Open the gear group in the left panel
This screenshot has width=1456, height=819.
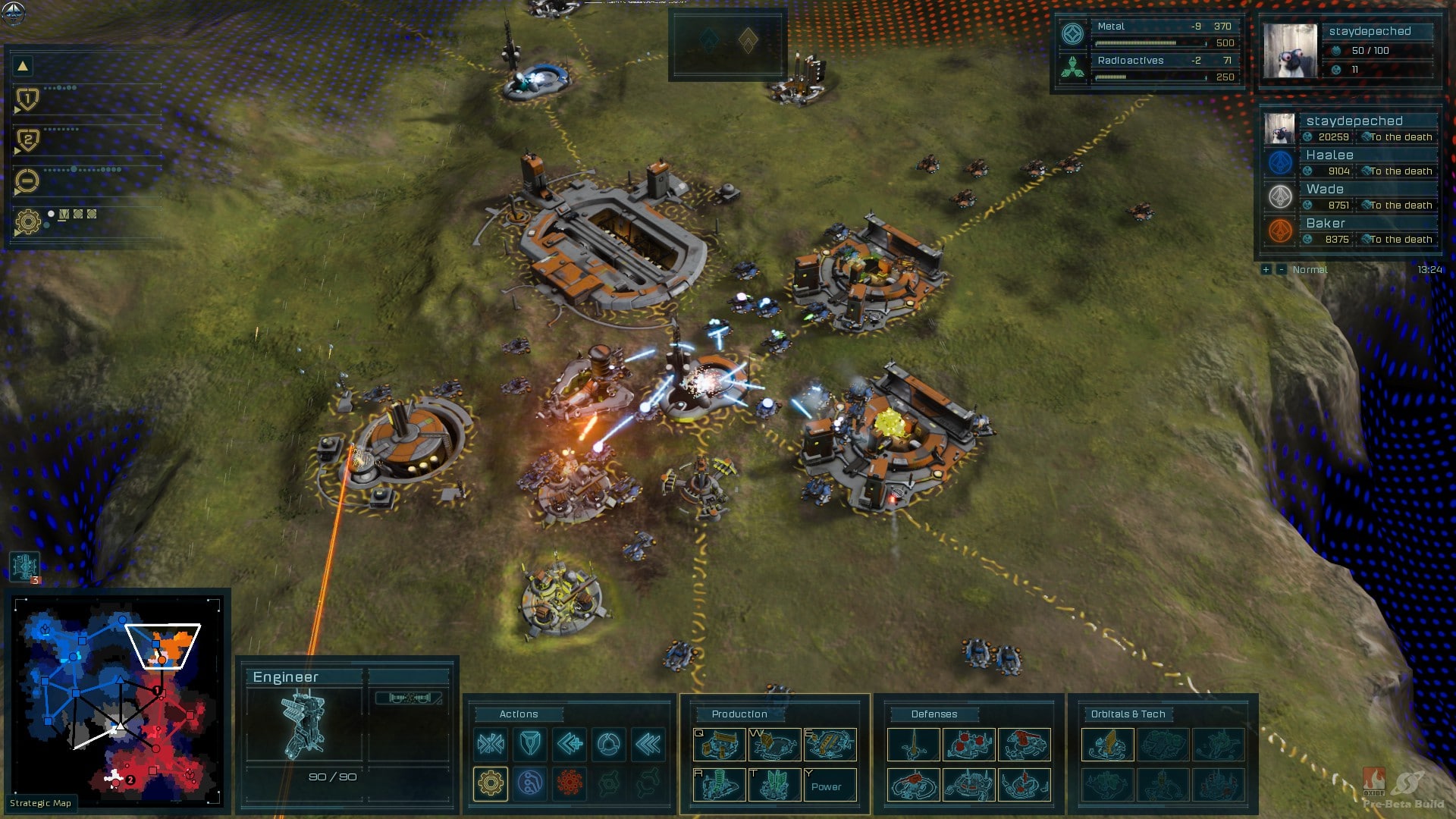[x=27, y=221]
